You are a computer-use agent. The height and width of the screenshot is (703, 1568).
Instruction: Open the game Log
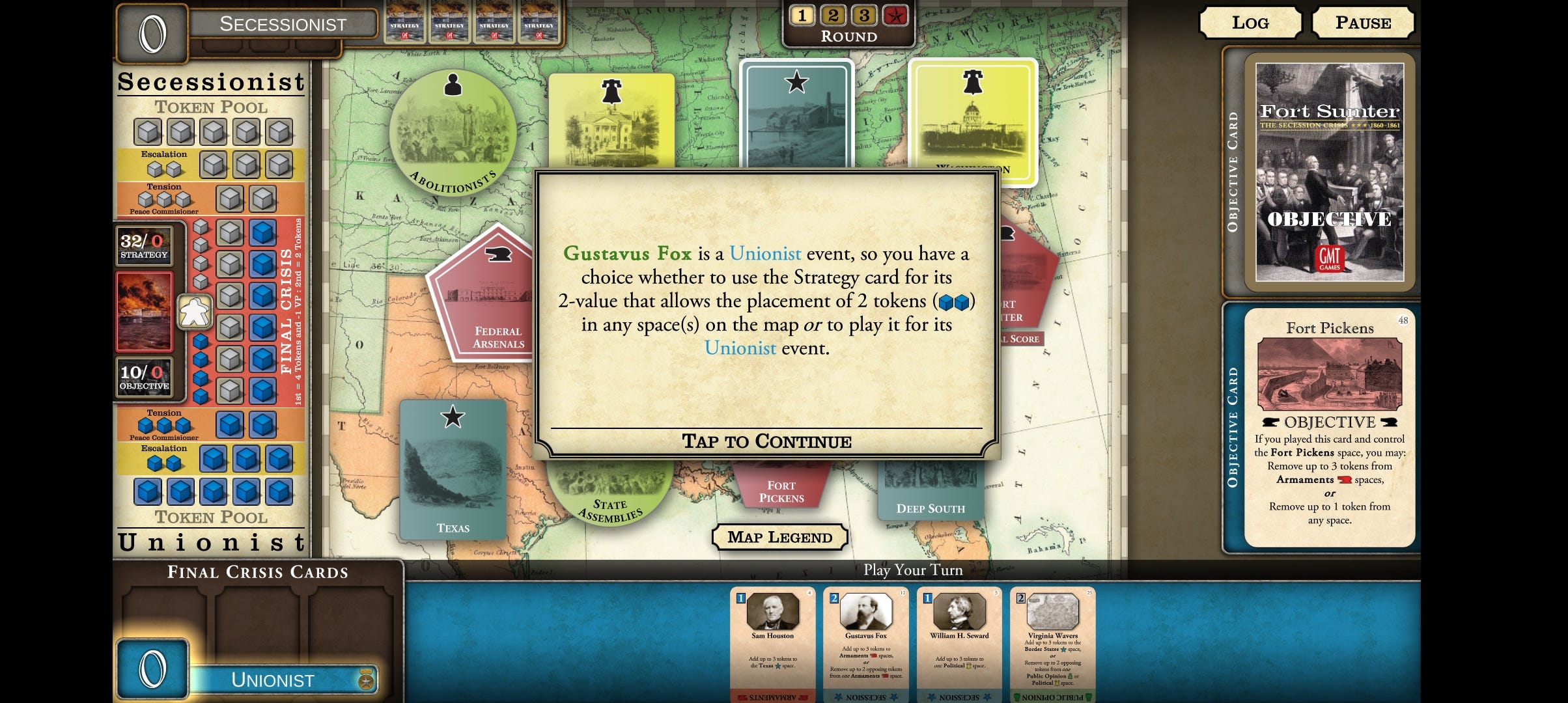point(1250,23)
